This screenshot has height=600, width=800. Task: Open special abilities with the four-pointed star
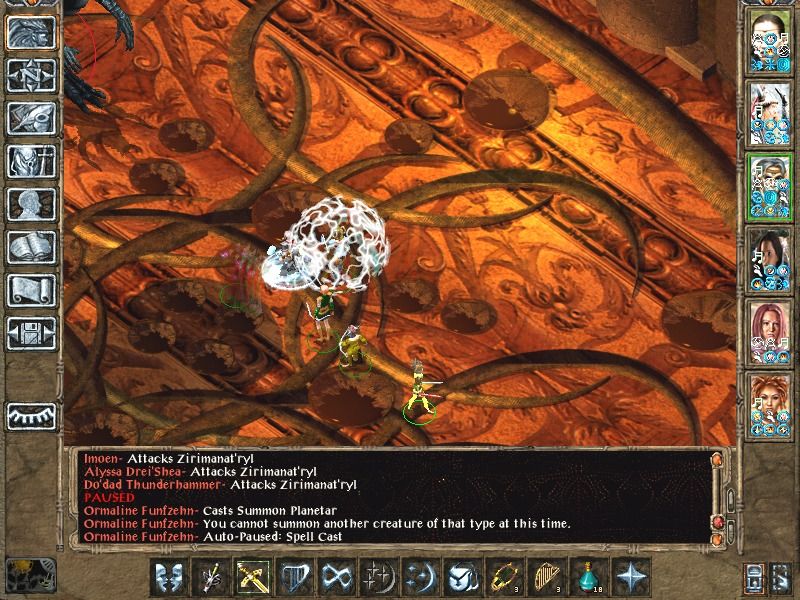pyautogui.click(x=630, y=577)
